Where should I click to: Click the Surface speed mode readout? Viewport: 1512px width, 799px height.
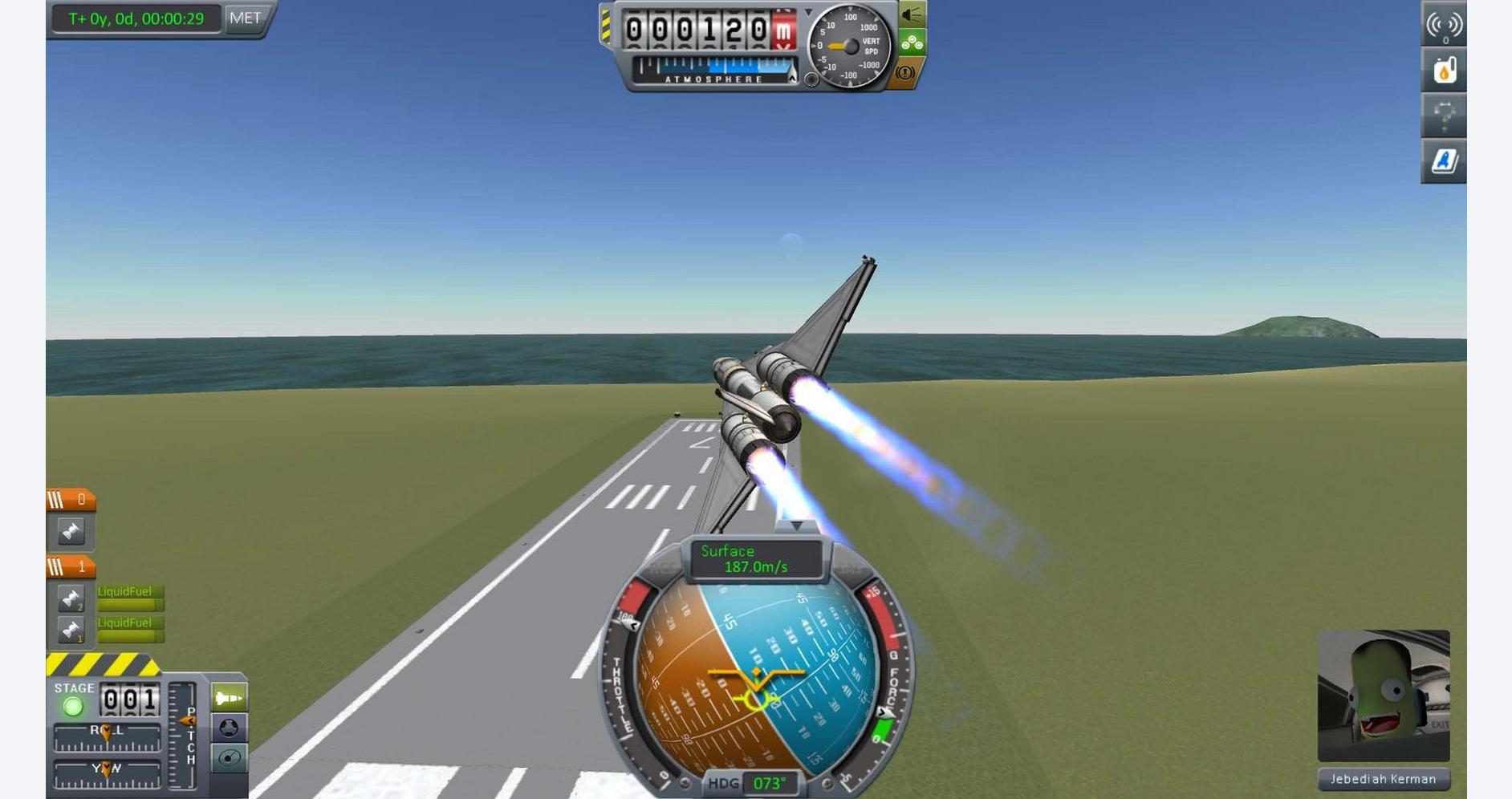coord(755,559)
